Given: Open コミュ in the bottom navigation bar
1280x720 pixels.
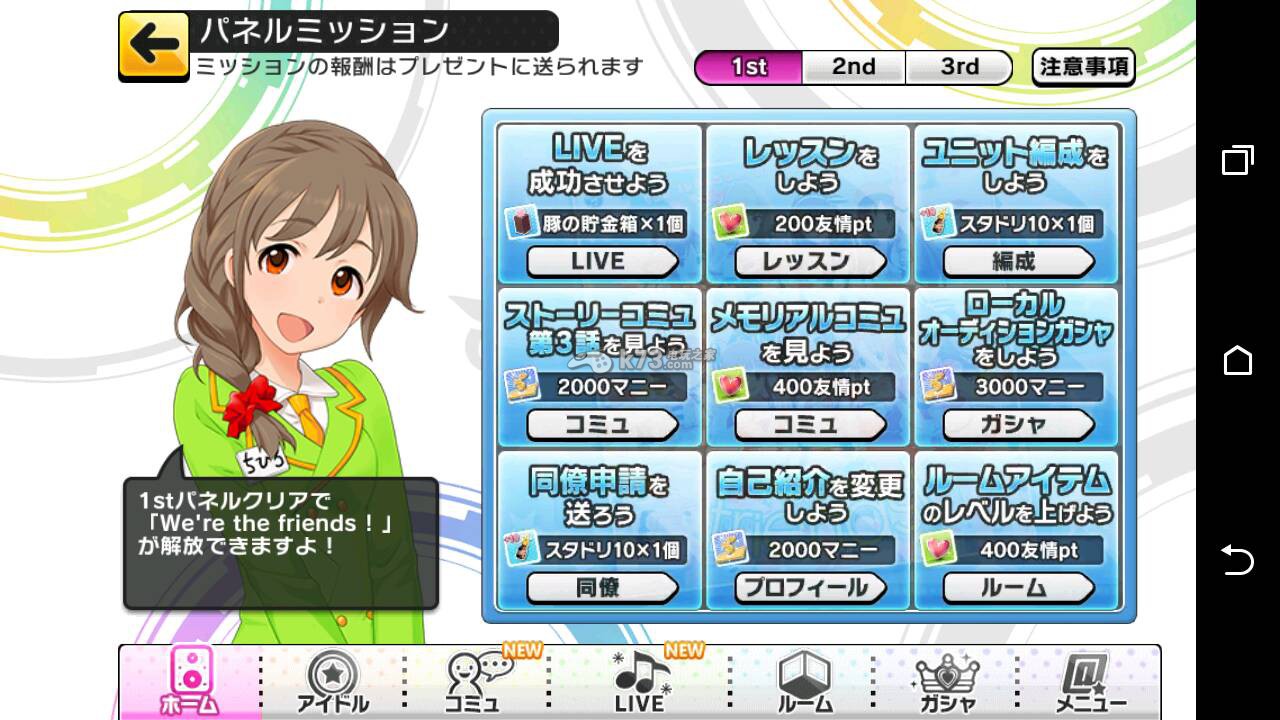Looking at the screenshot, I should (475, 682).
